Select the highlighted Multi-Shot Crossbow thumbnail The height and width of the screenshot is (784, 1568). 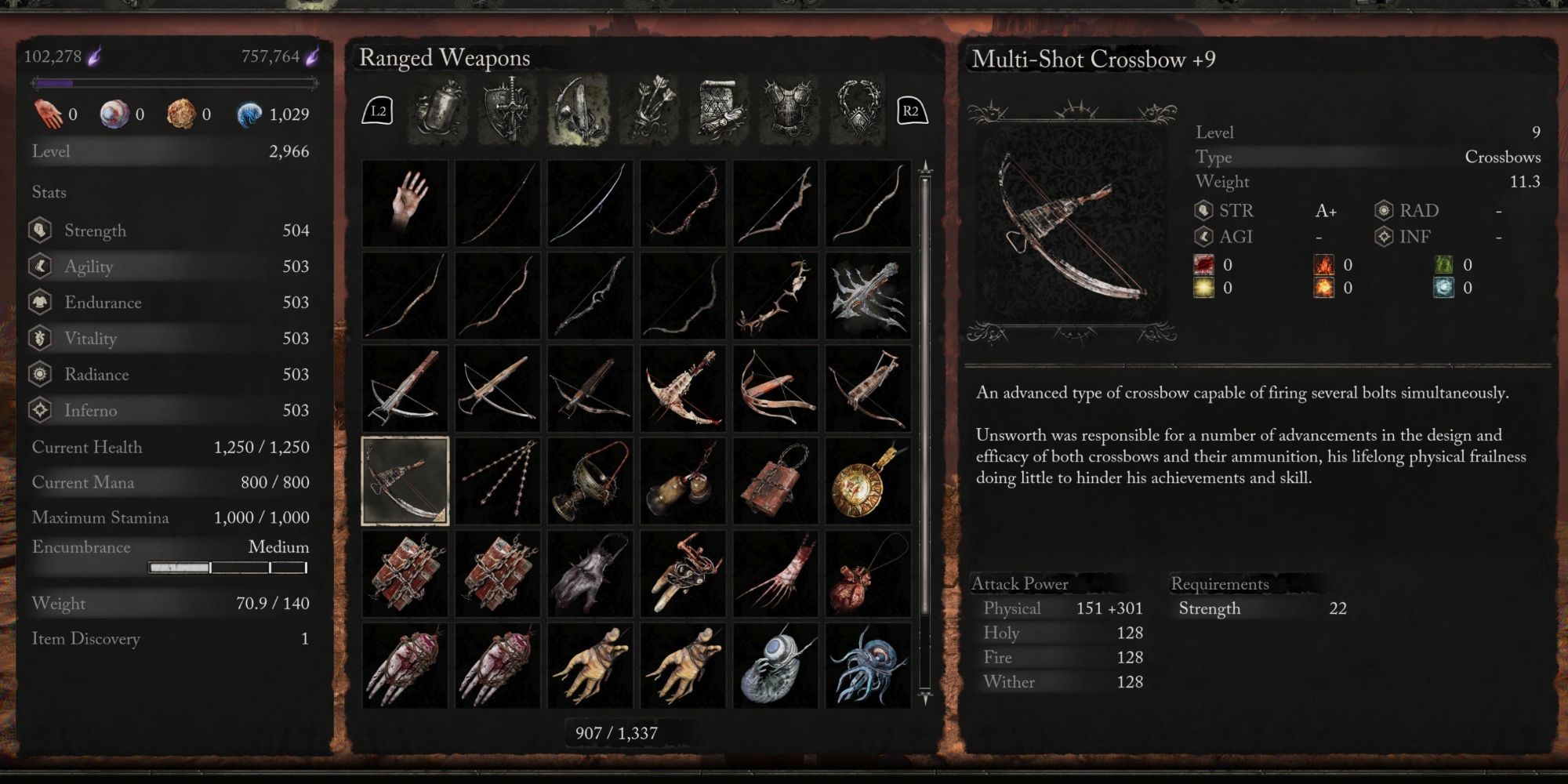click(405, 480)
